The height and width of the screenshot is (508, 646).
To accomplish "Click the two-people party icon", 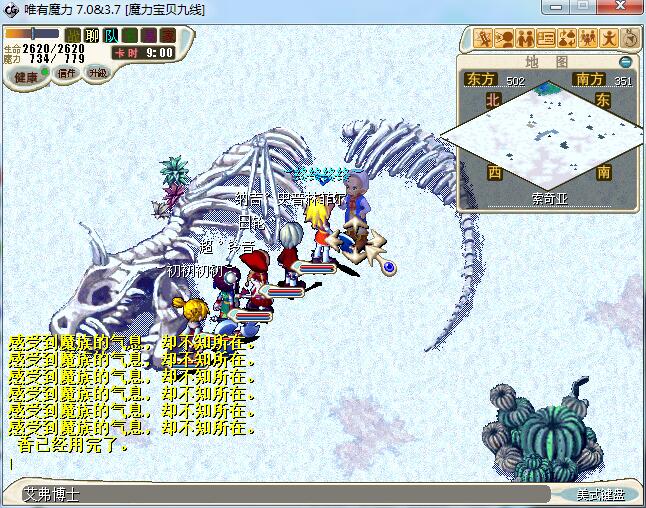I will click(525, 39).
